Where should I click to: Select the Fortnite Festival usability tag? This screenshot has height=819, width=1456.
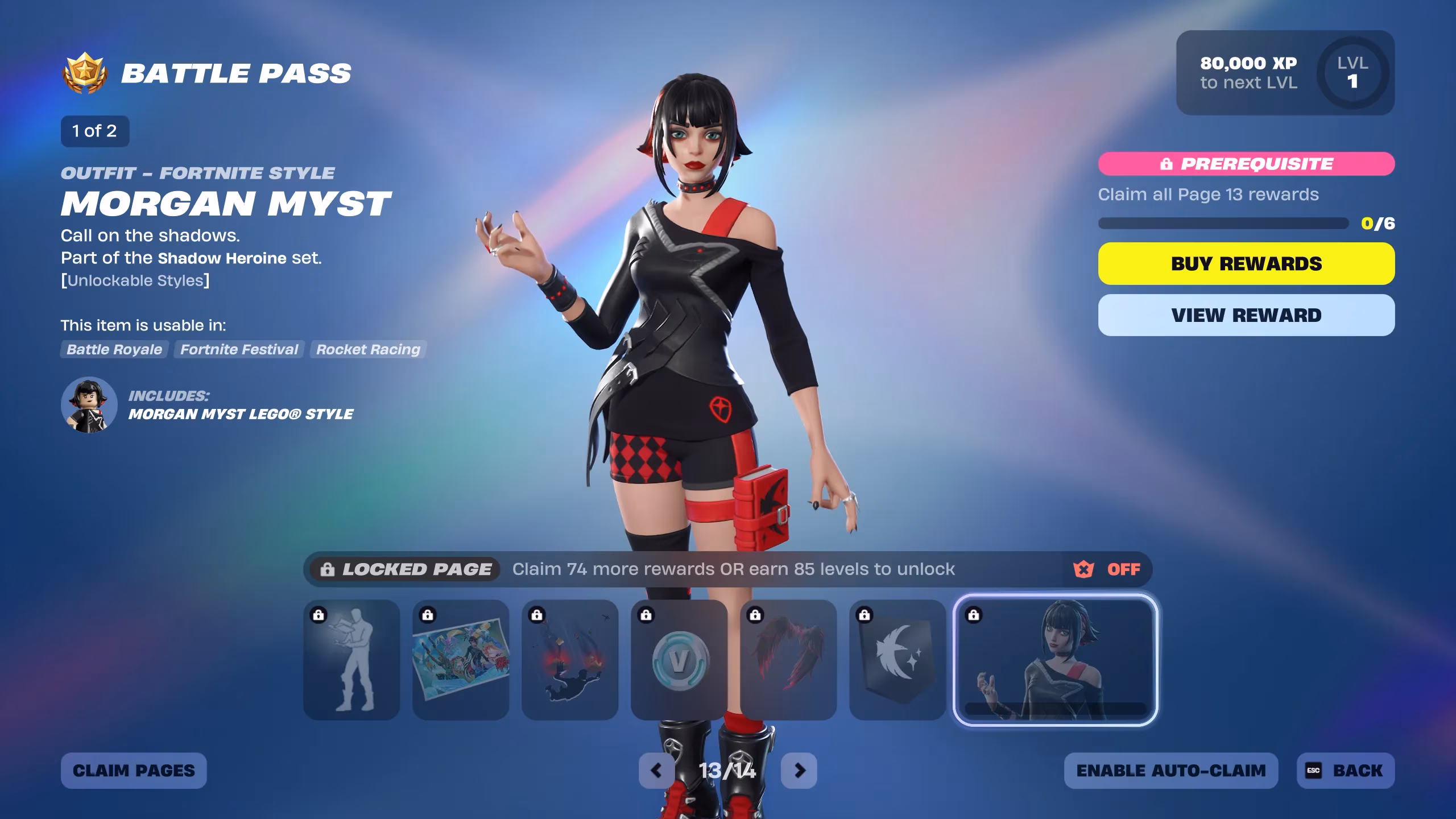238,350
